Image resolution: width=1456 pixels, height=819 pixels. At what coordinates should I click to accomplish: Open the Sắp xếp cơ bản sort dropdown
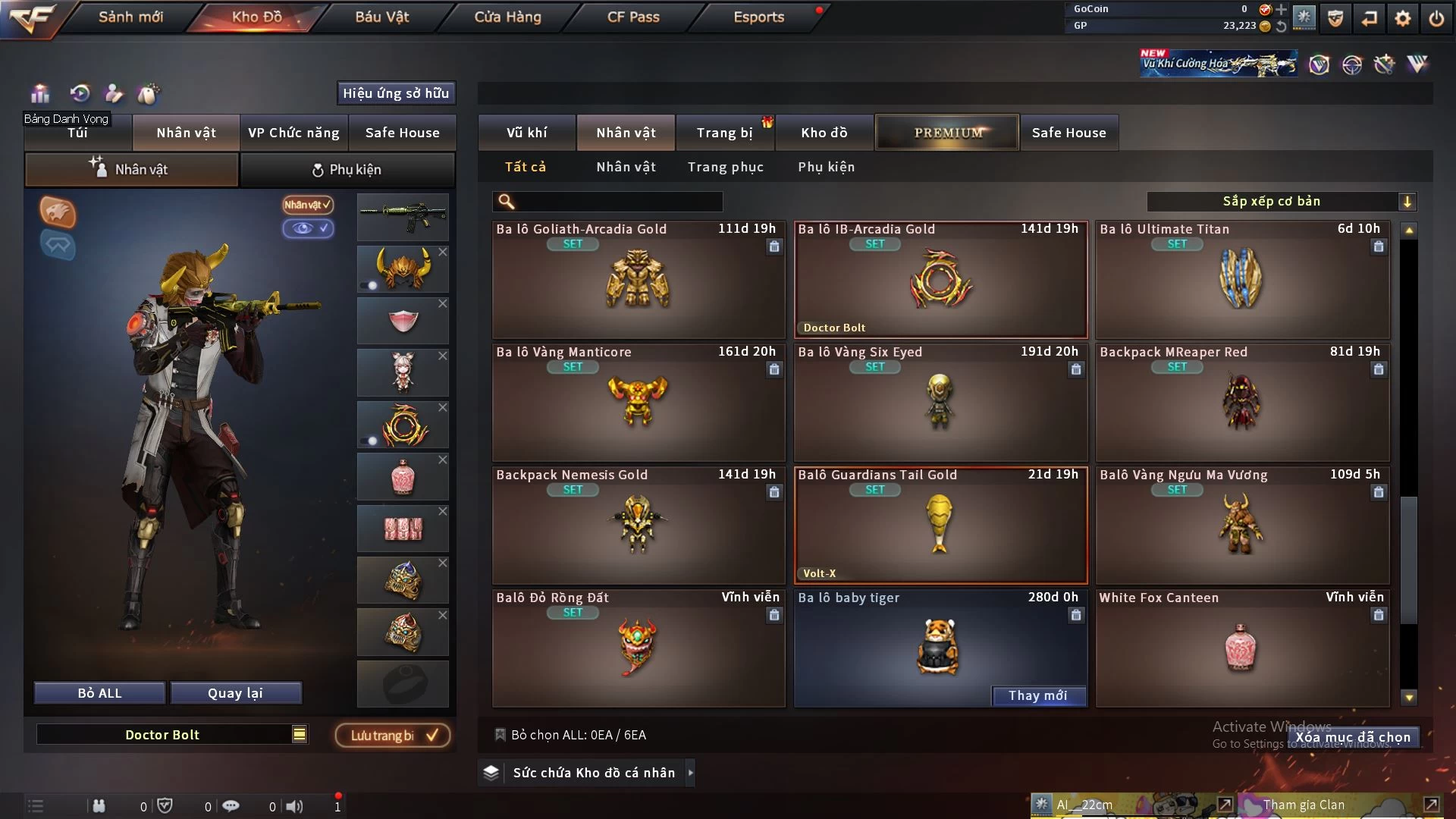1280,202
